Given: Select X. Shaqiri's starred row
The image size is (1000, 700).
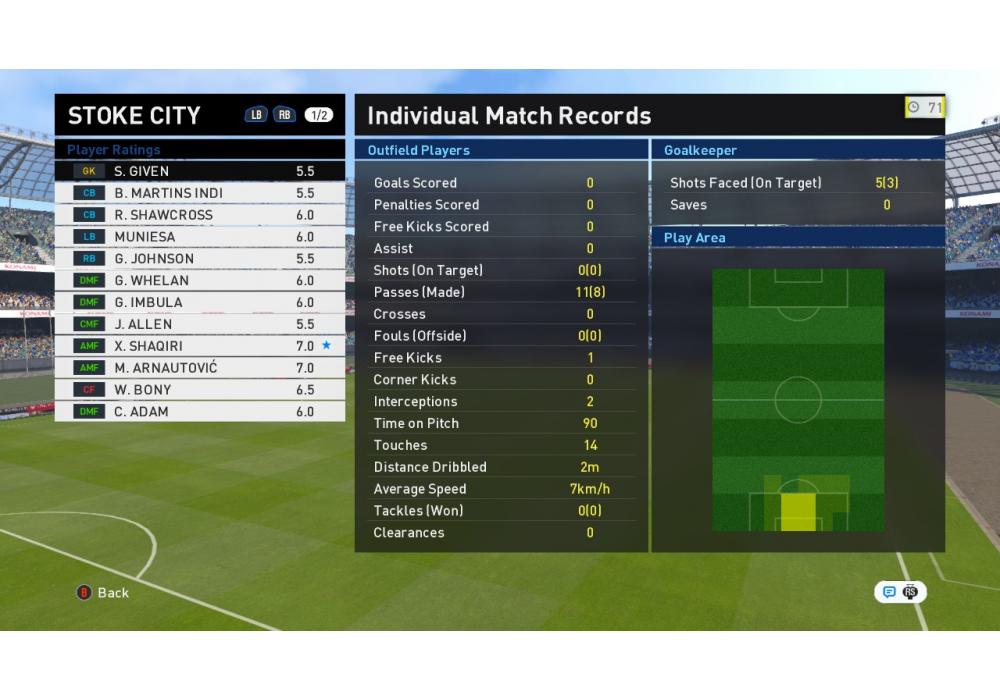Looking at the screenshot, I should coord(200,346).
